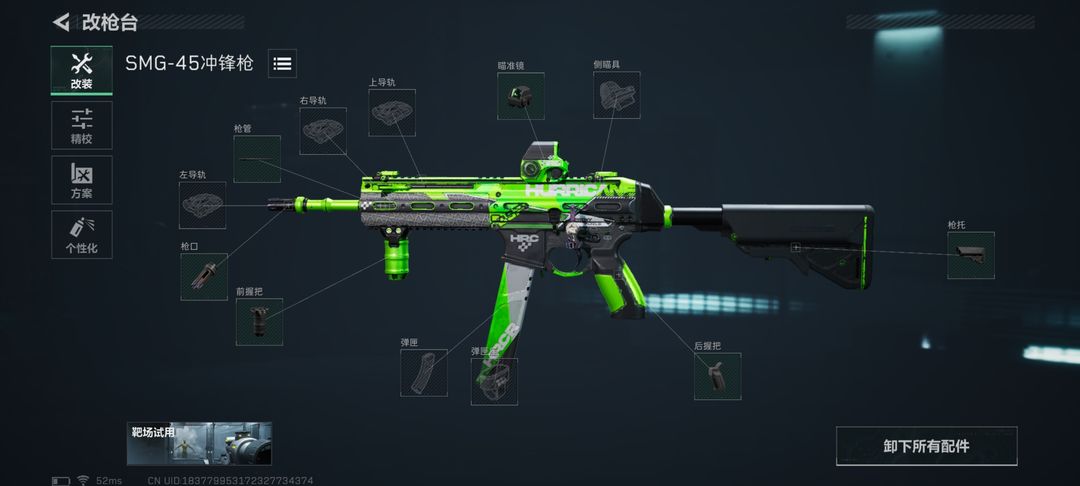Choose the 枪管 barrel attachment slot
The width and height of the screenshot is (1080, 486).
[257, 159]
